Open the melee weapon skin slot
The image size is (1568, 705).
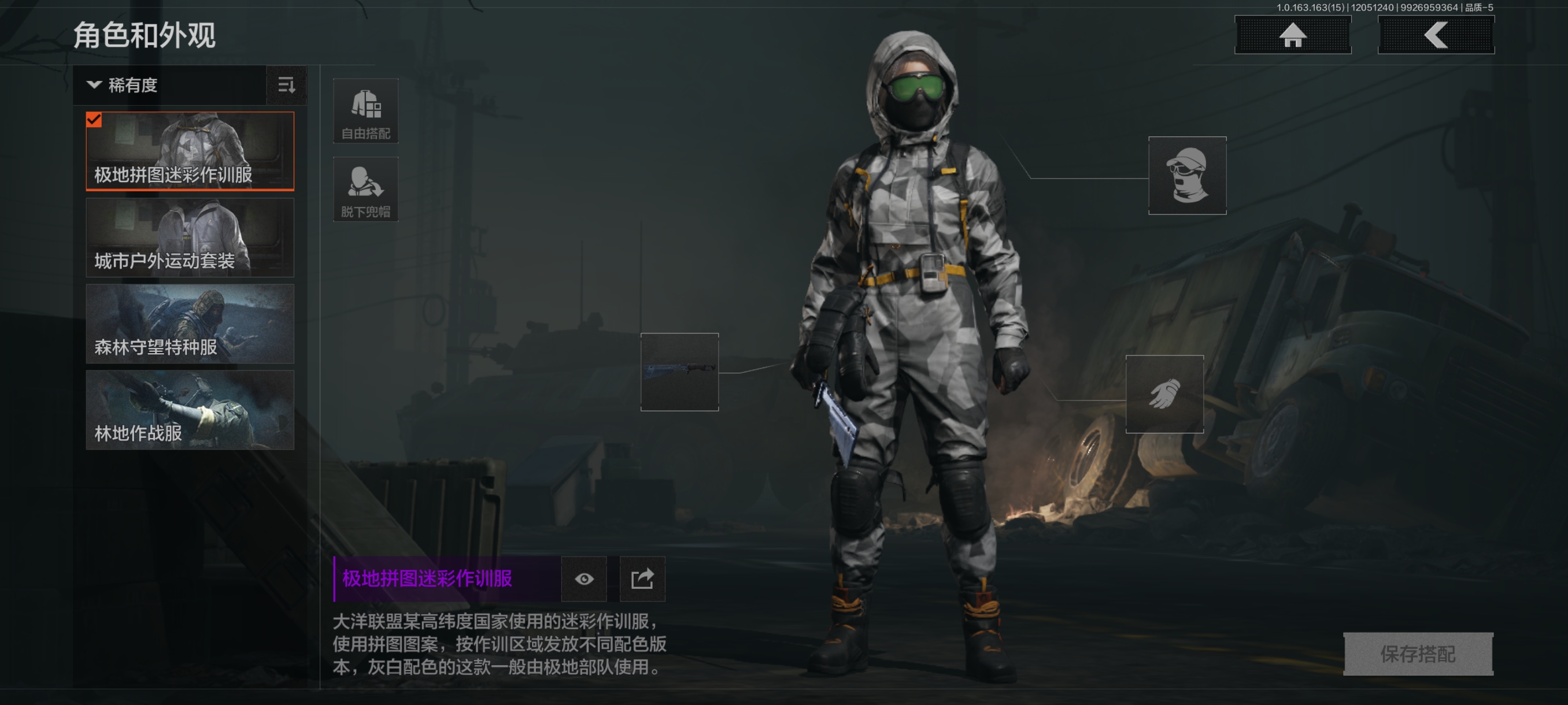click(679, 372)
